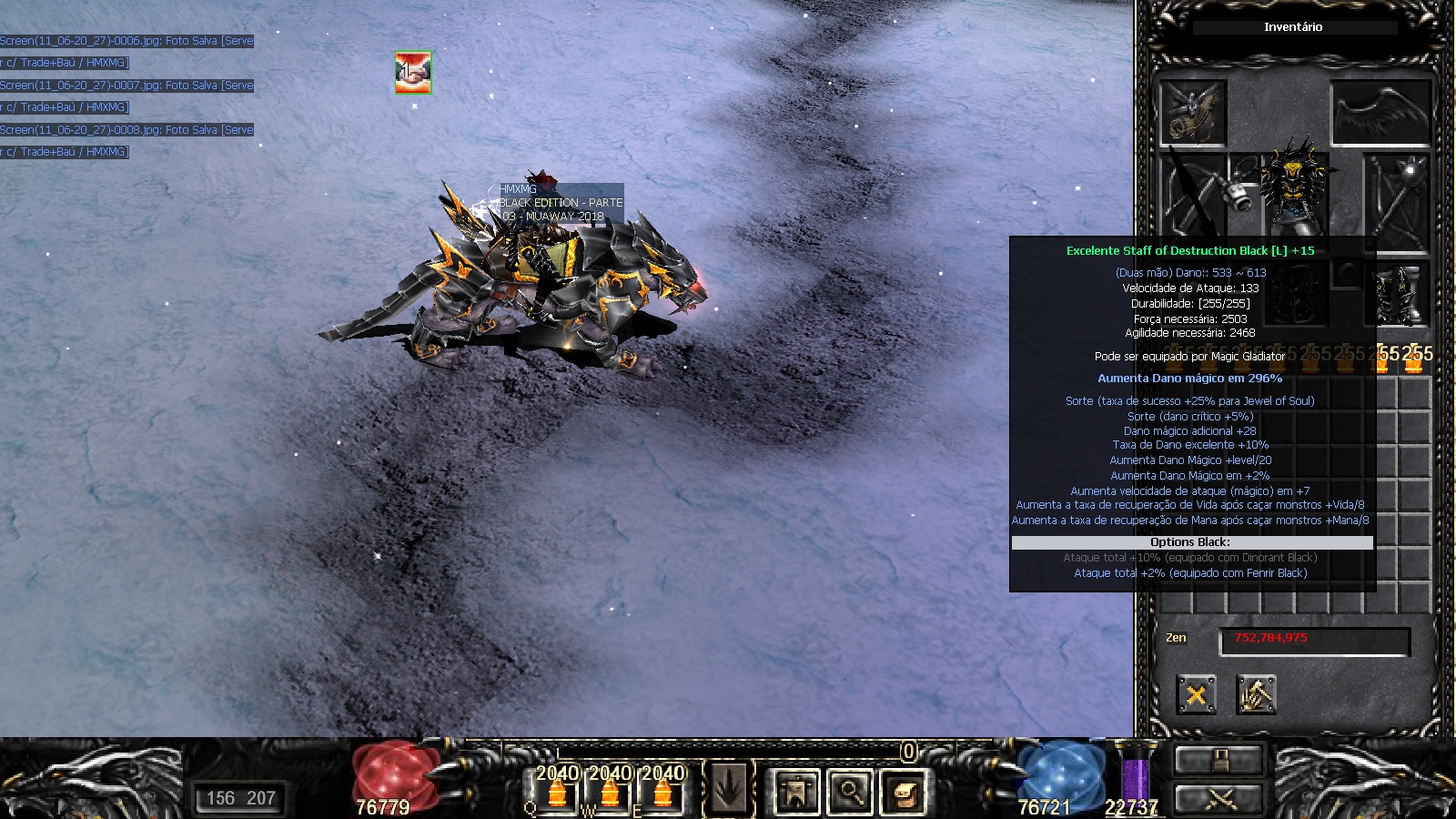Click the crossed swords button

tap(1219, 799)
